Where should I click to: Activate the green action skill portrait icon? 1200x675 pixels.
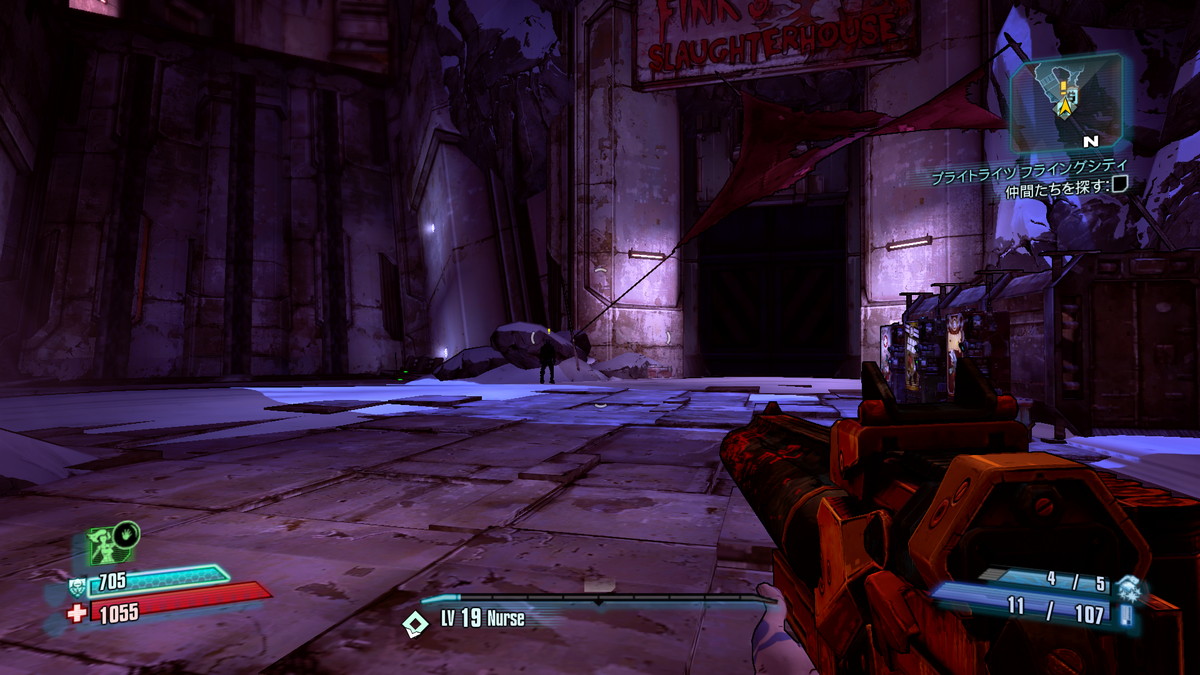pyautogui.click(x=105, y=546)
